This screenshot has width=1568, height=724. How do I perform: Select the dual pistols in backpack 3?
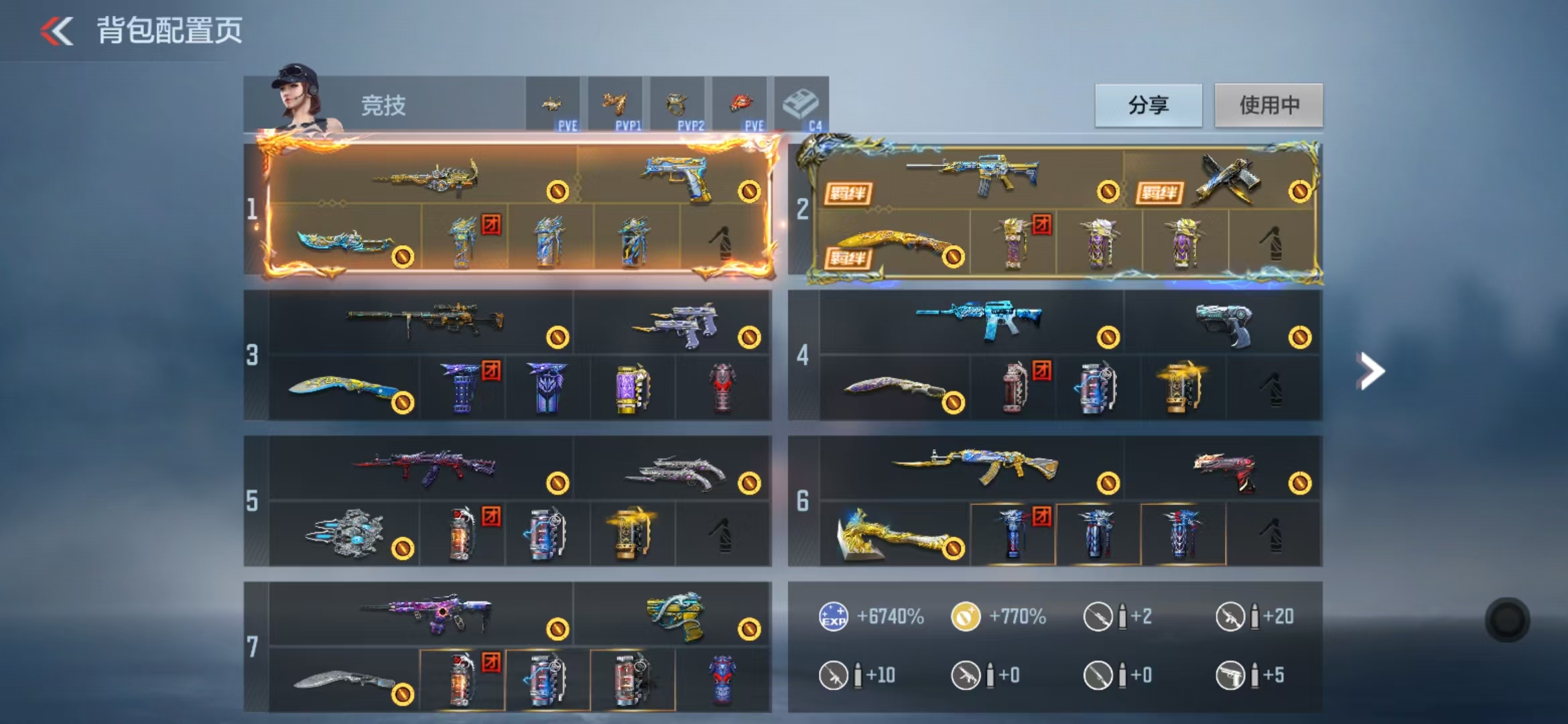pyautogui.click(x=675, y=323)
